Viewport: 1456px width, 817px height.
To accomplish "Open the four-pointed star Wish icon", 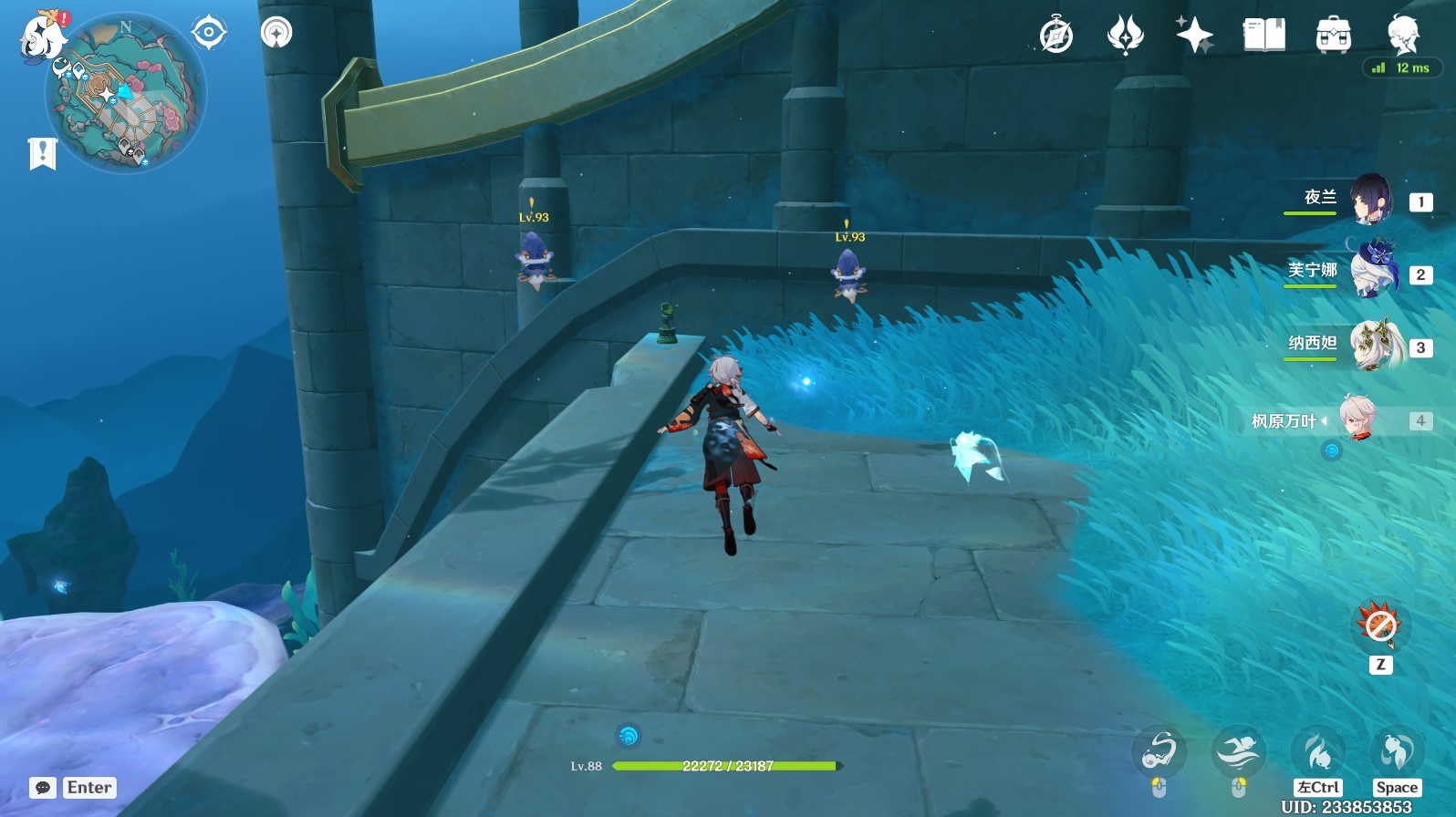I will click(1194, 36).
